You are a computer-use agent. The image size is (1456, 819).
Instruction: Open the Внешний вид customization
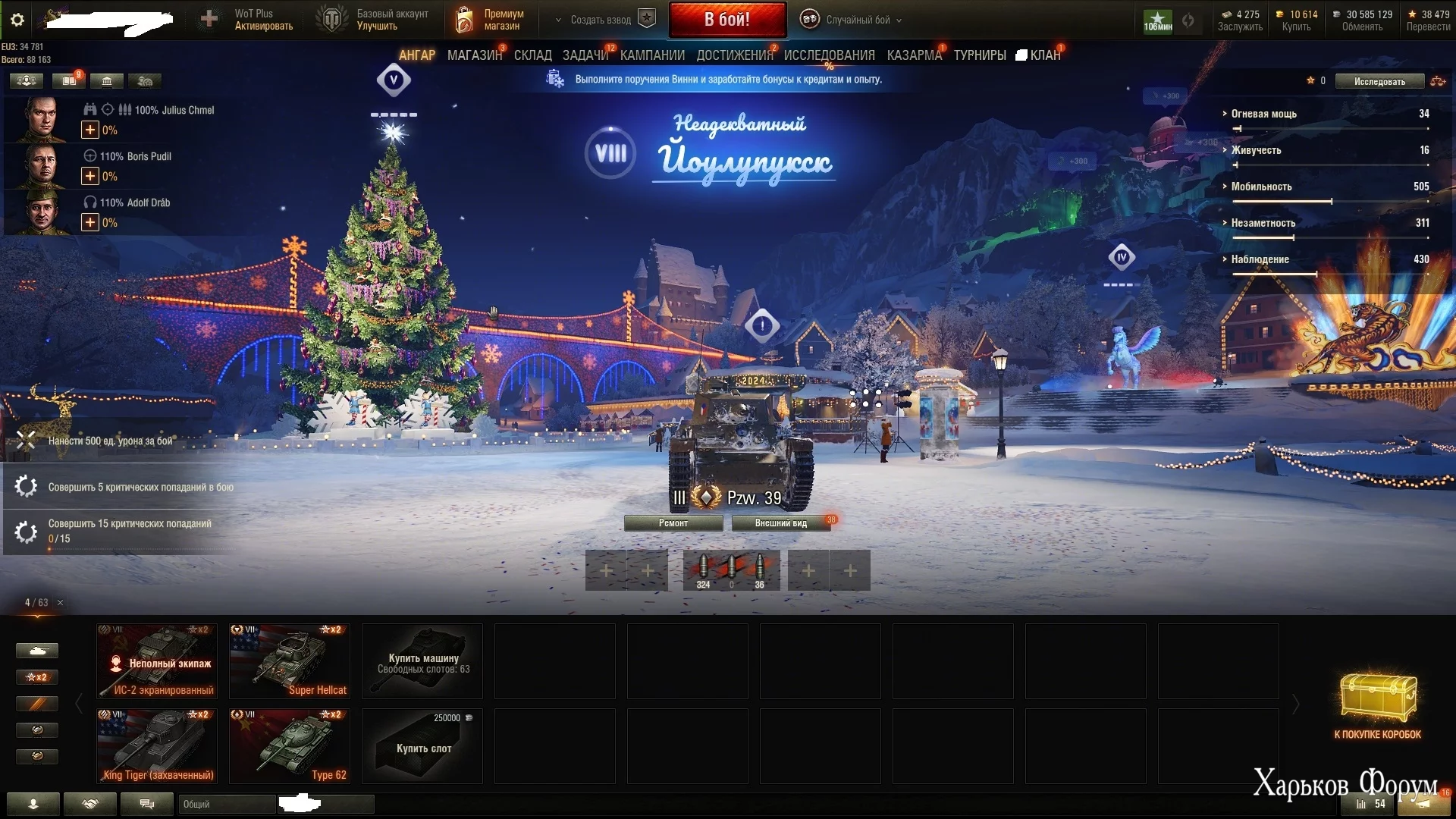(780, 523)
